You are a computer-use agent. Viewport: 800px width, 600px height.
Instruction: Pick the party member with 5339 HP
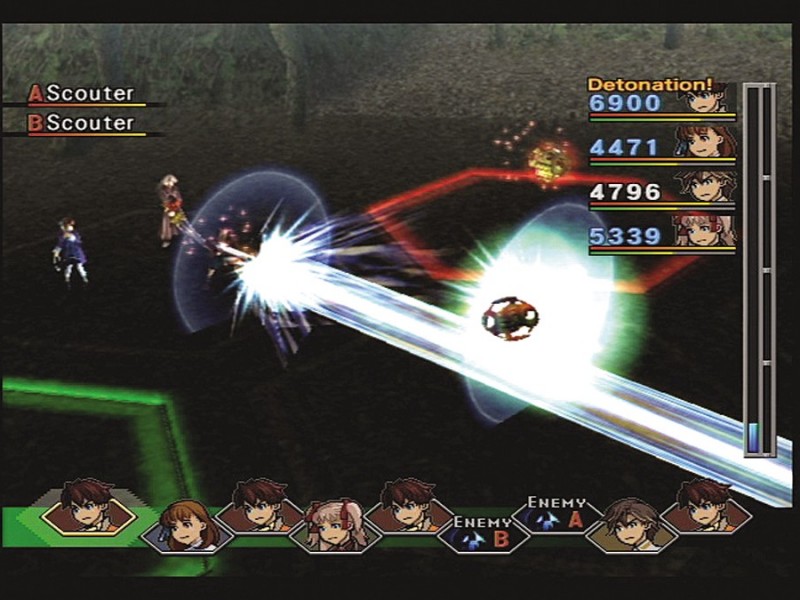662,236
